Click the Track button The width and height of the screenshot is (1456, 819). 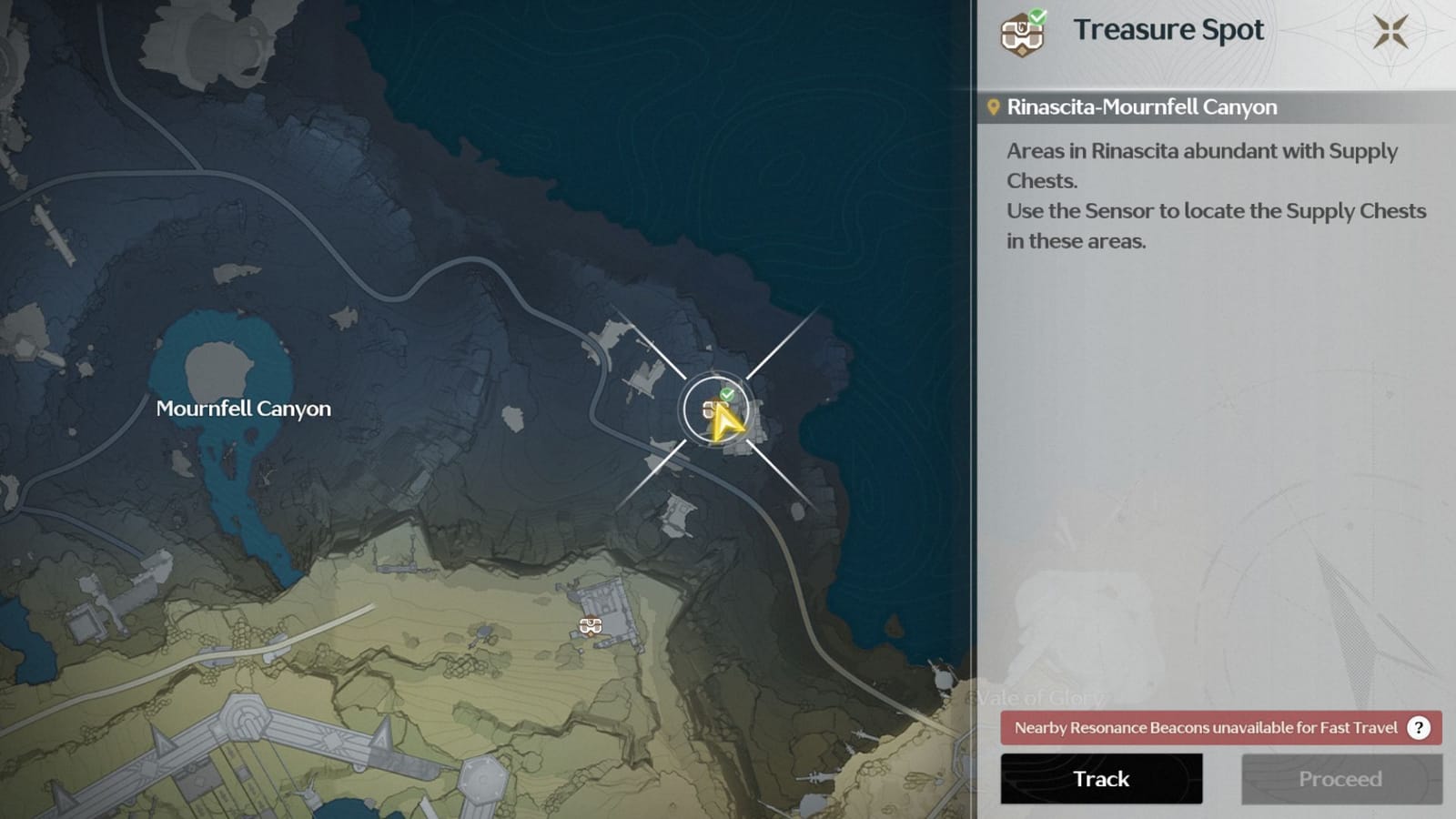1100,779
